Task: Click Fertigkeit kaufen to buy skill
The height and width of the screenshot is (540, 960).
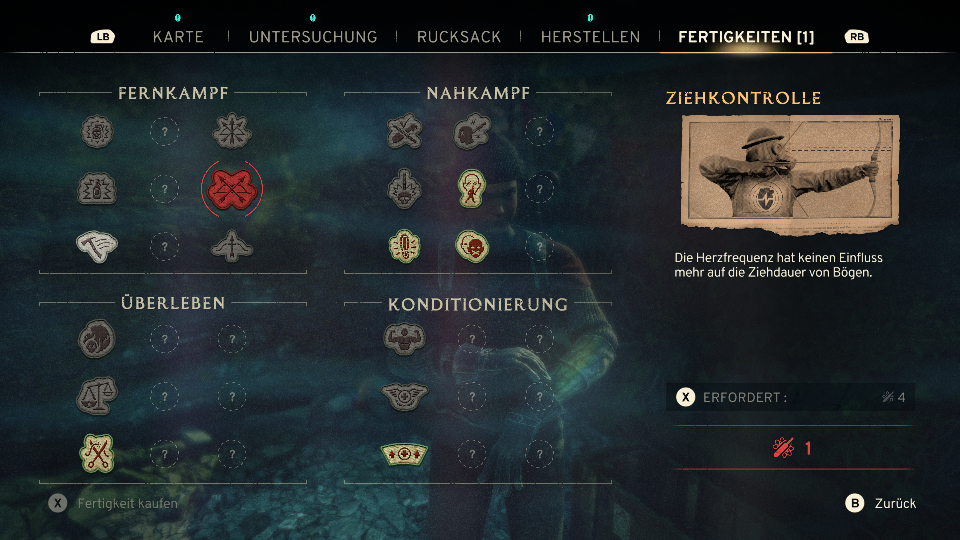Action: [116, 503]
